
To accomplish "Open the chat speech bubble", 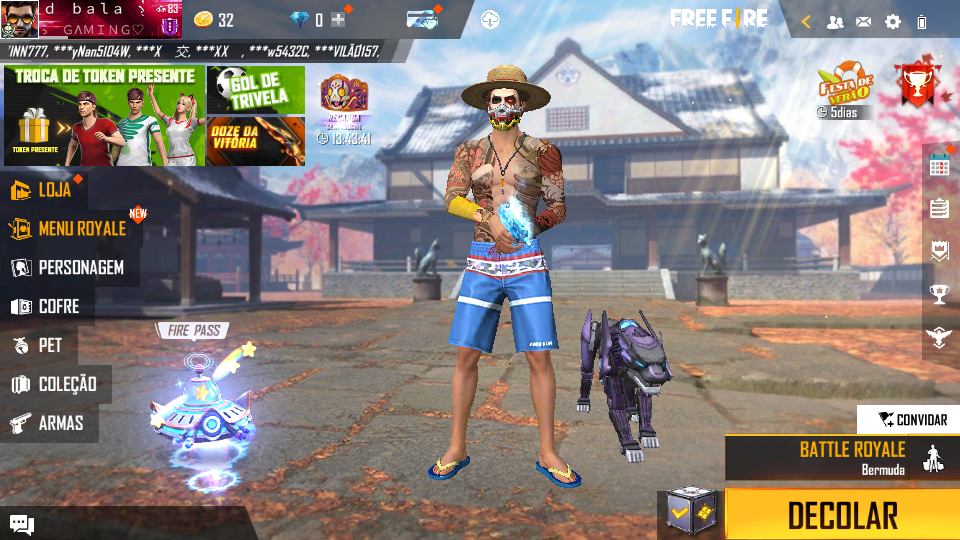I will [x=22, y=524].
